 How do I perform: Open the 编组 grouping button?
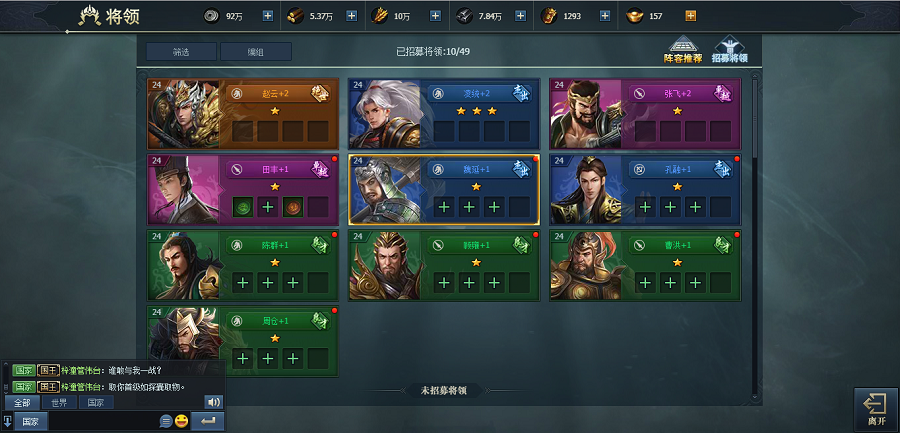(255, 52)
